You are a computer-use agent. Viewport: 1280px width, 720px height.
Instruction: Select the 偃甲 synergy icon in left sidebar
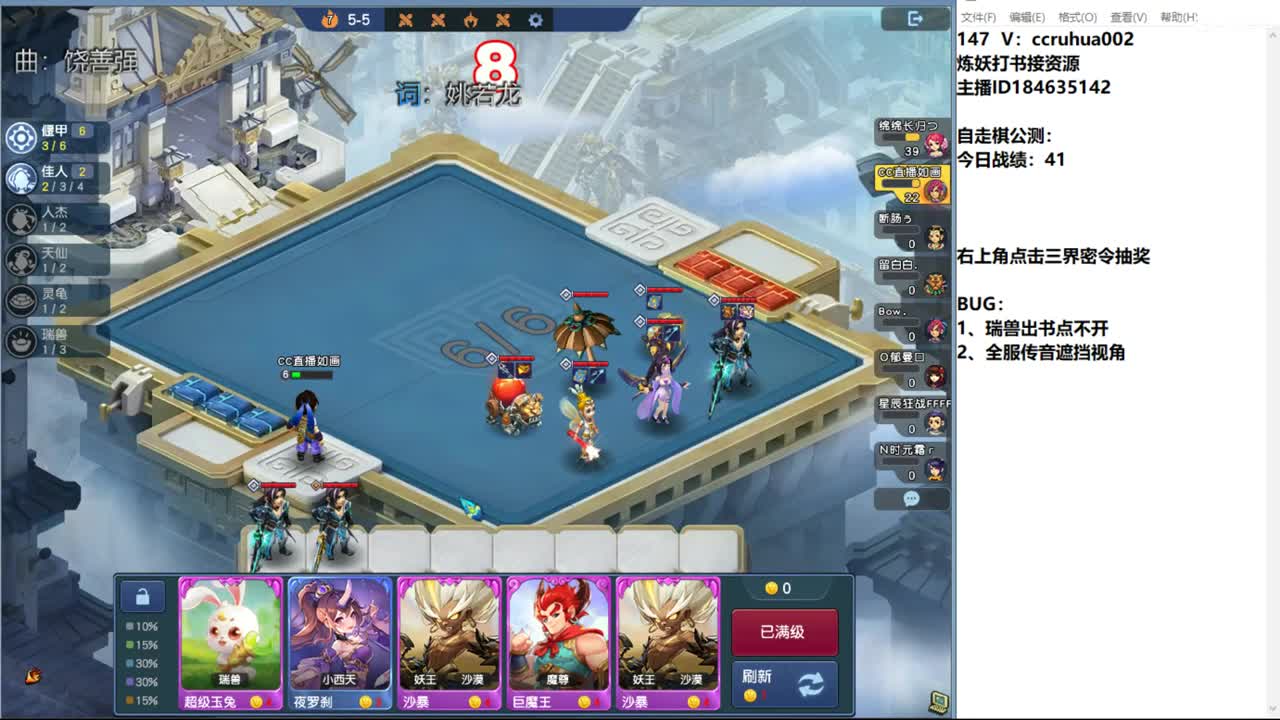click(20, 139)
